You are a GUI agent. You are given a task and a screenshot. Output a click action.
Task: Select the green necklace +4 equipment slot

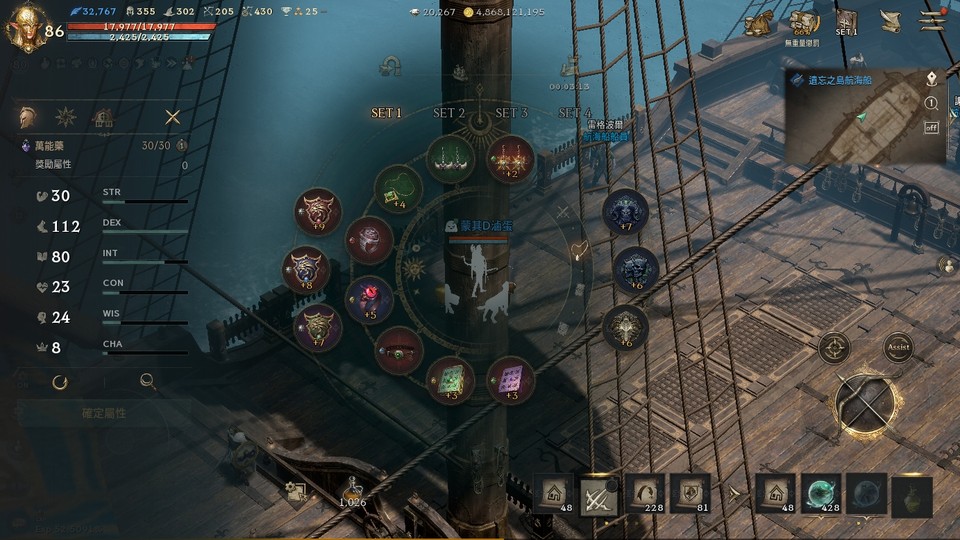click(x=398, y=187)
